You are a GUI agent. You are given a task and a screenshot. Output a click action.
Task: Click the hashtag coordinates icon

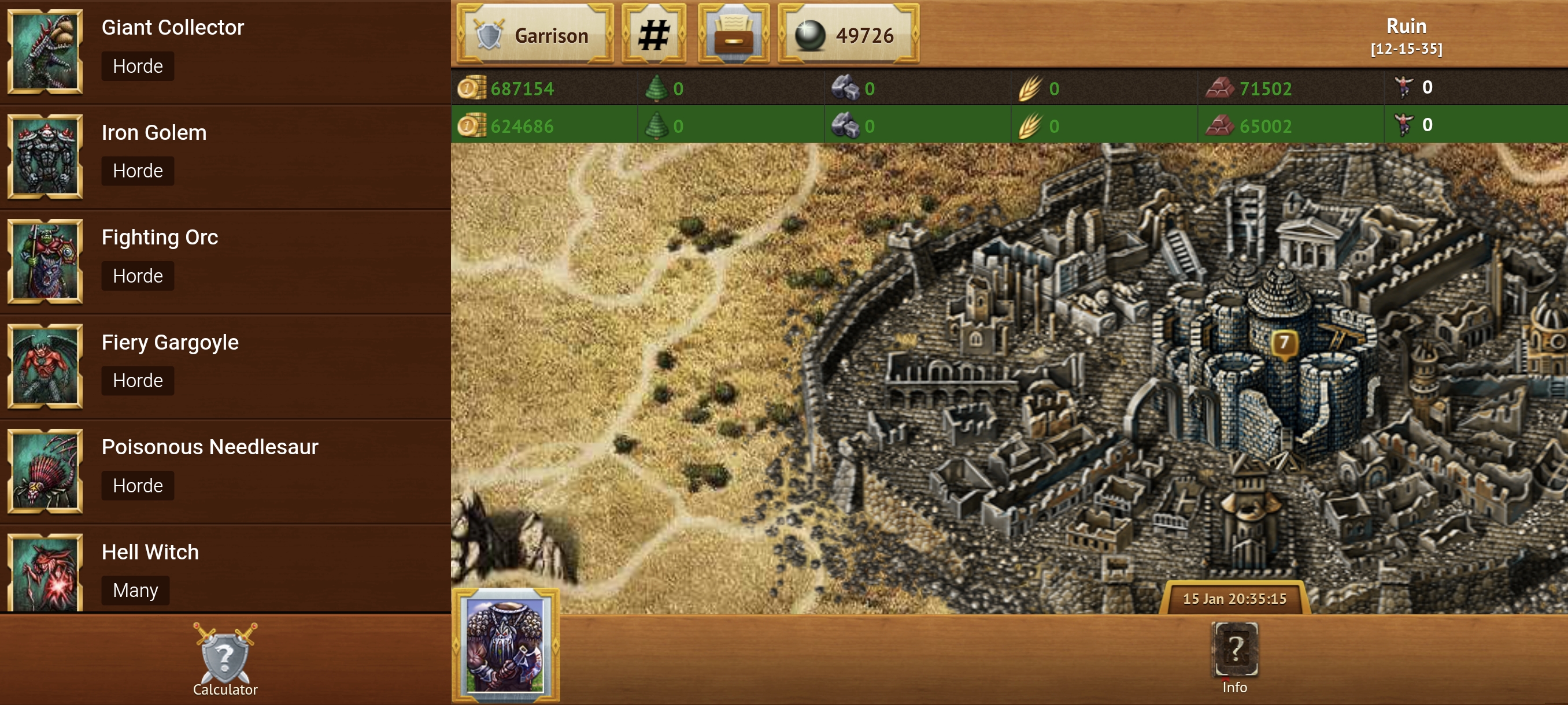(654, 35)
